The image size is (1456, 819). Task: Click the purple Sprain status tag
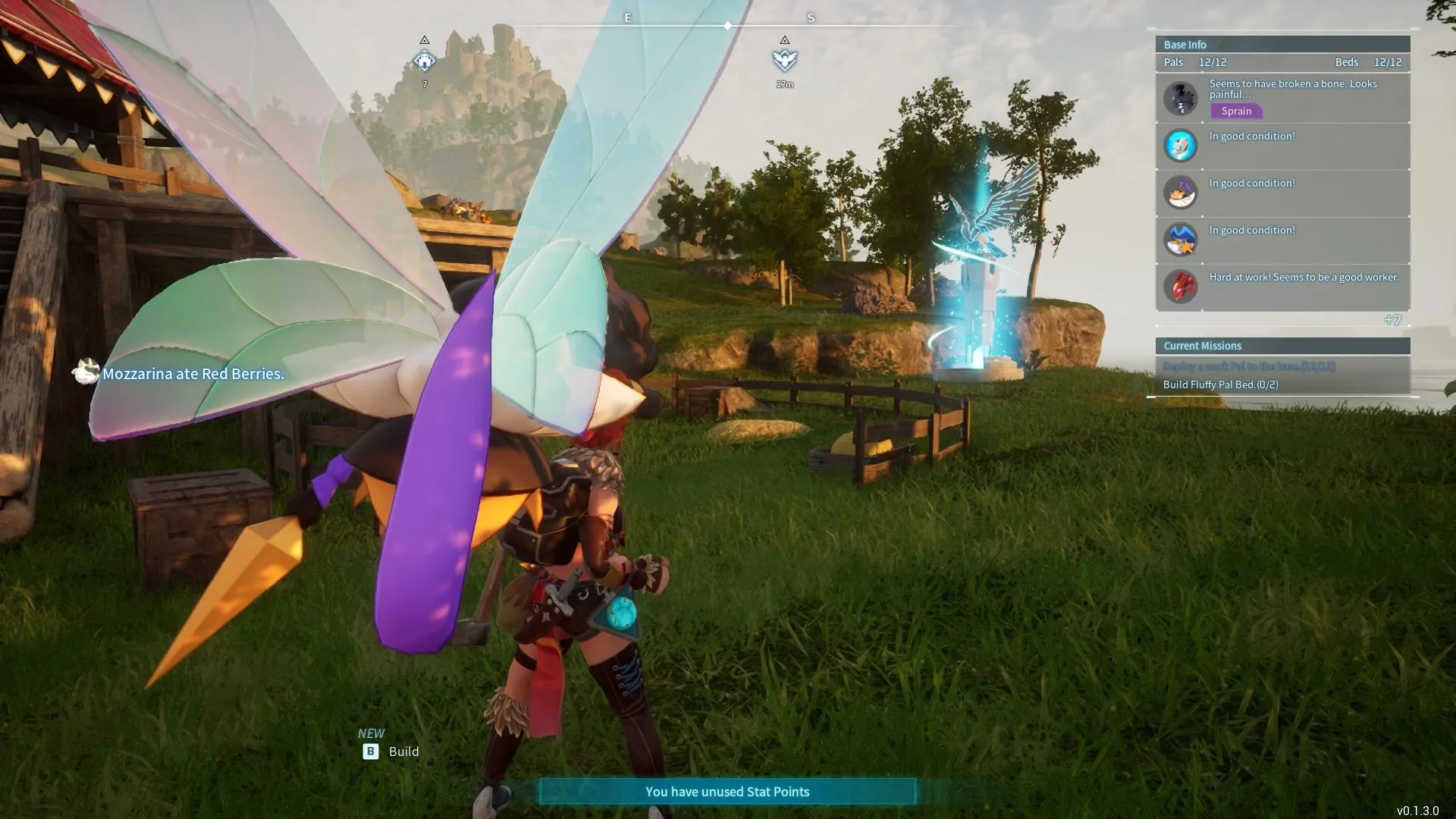(x=1236, y=111)
